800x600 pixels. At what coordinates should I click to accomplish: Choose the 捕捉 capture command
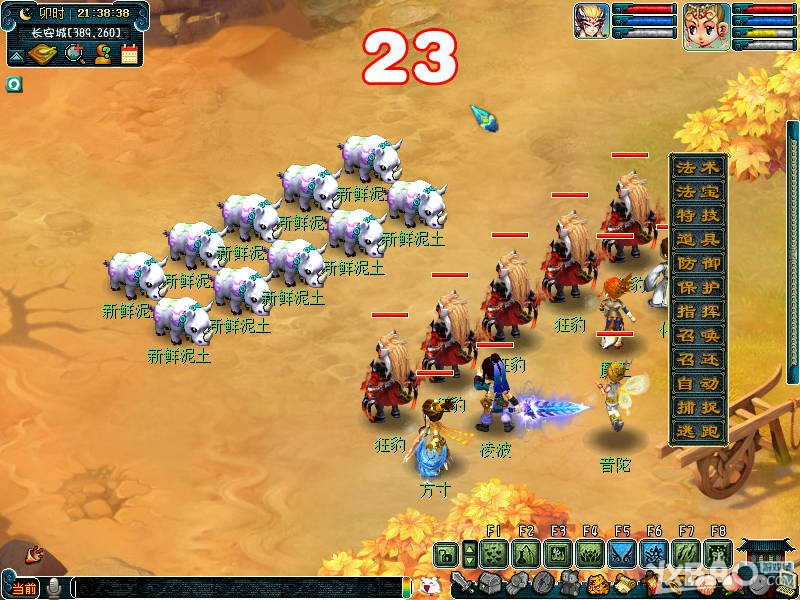coord(697,407)
